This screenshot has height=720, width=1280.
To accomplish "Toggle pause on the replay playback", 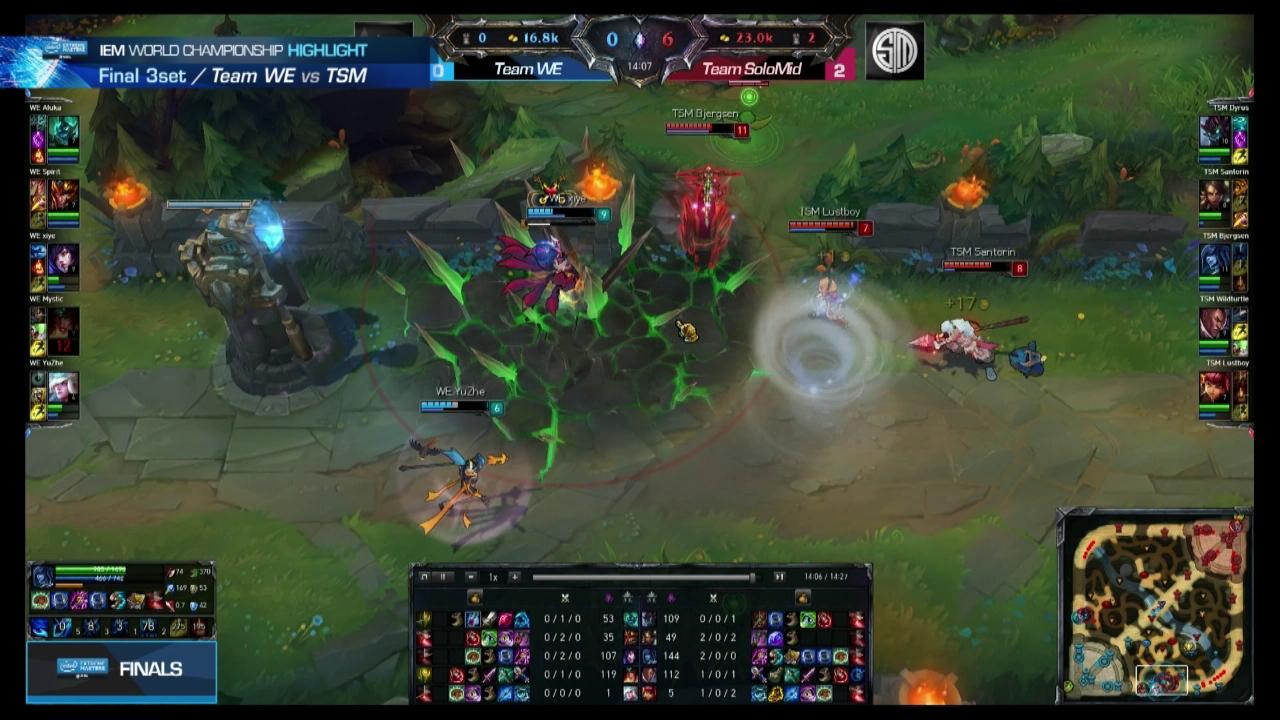I will (443, 577).
